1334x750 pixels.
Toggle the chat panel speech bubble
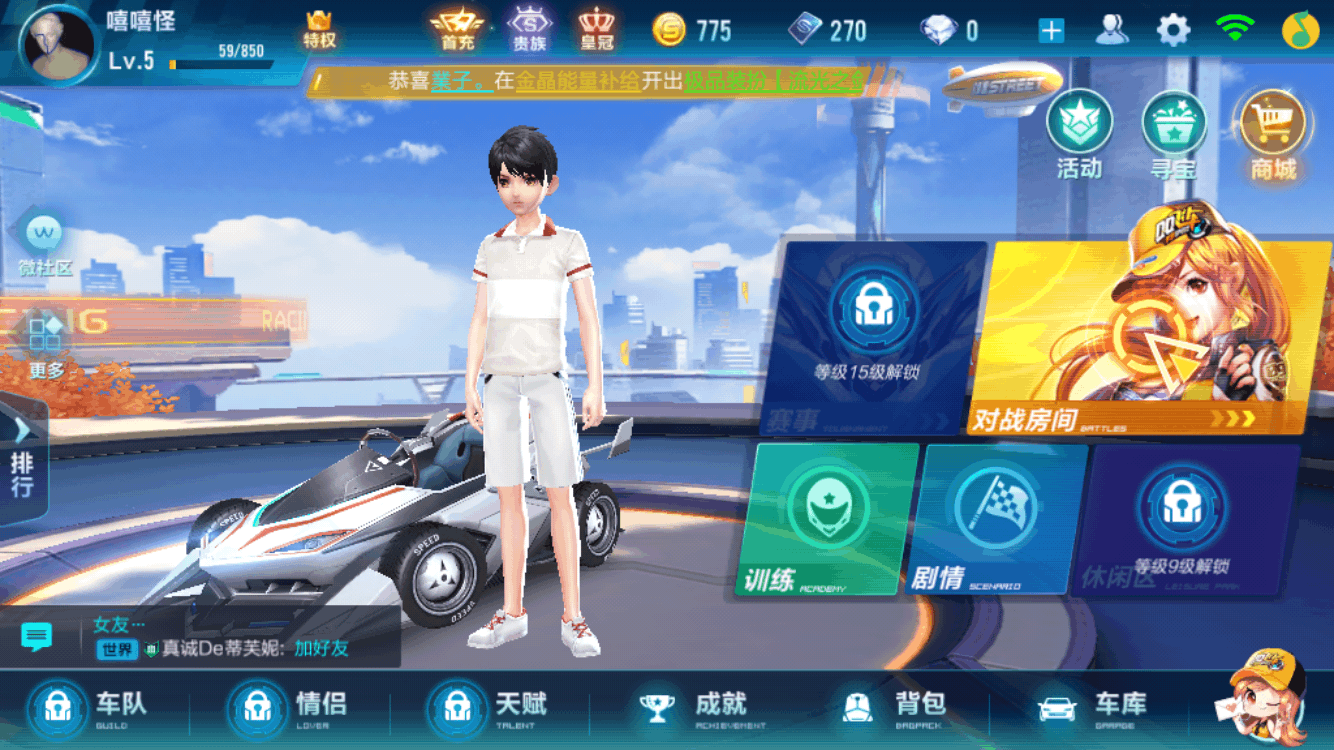(38, 633)
